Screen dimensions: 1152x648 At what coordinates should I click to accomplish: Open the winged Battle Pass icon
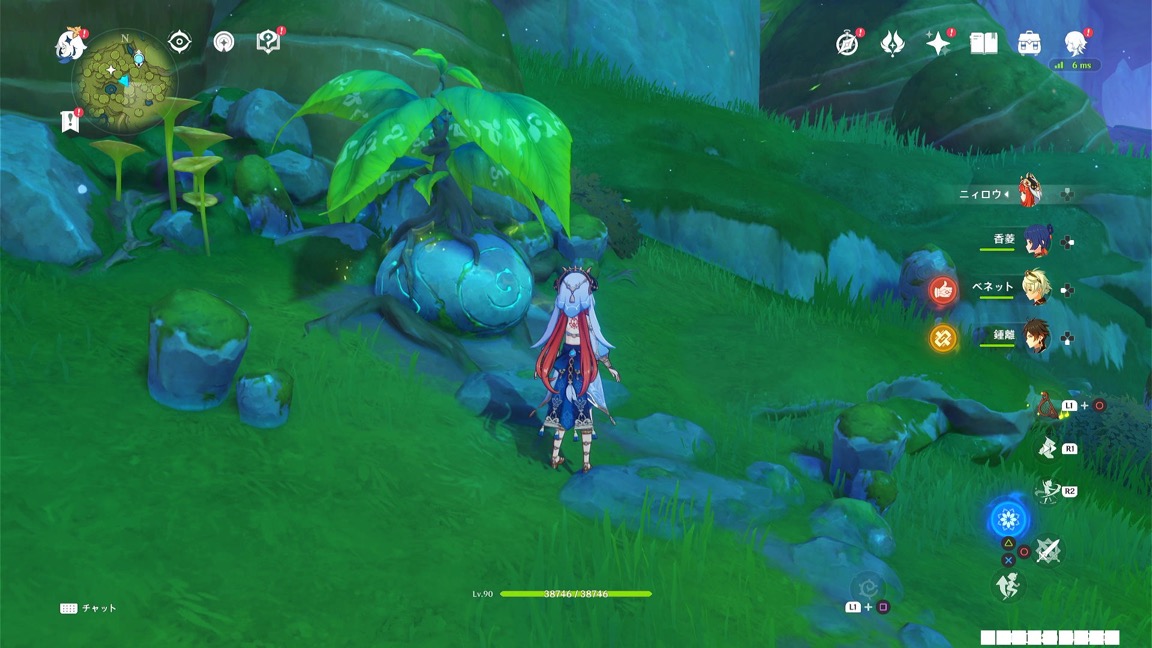tap(892, 43)
